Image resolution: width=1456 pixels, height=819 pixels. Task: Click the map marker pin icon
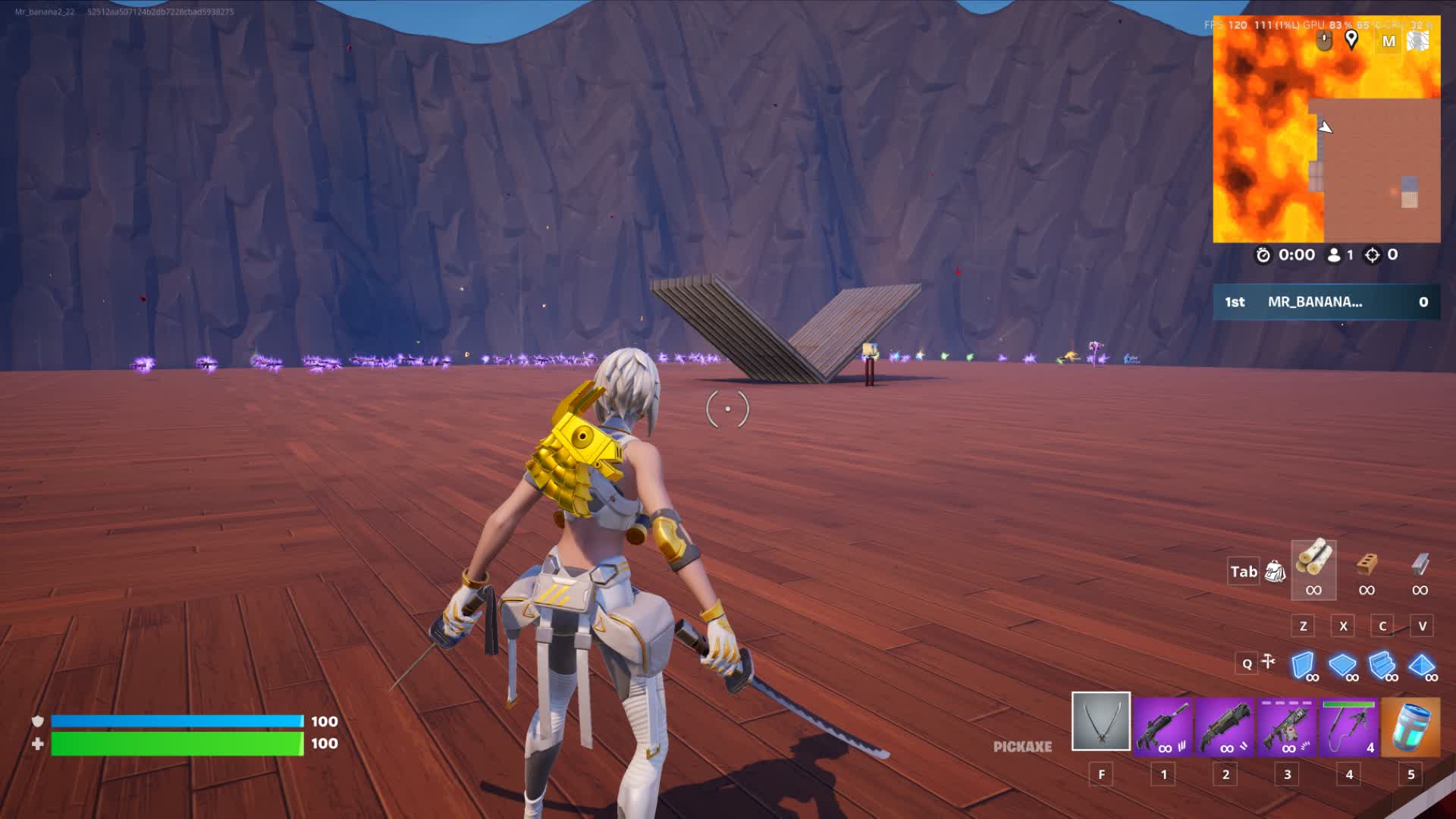tap(1351, 39)
